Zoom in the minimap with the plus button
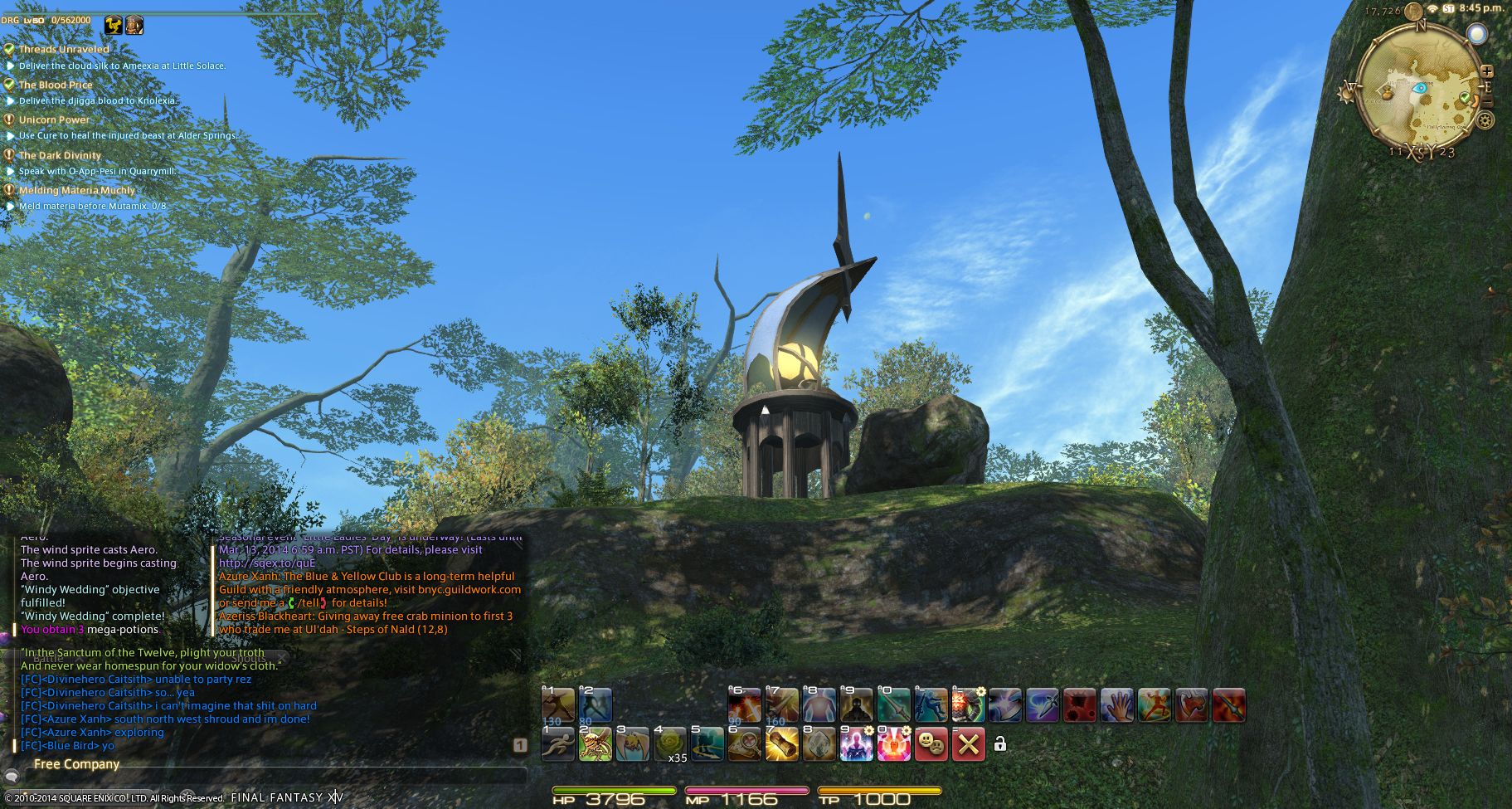The width and height of the screenshot is (1512, 809). pos(1486,72)
